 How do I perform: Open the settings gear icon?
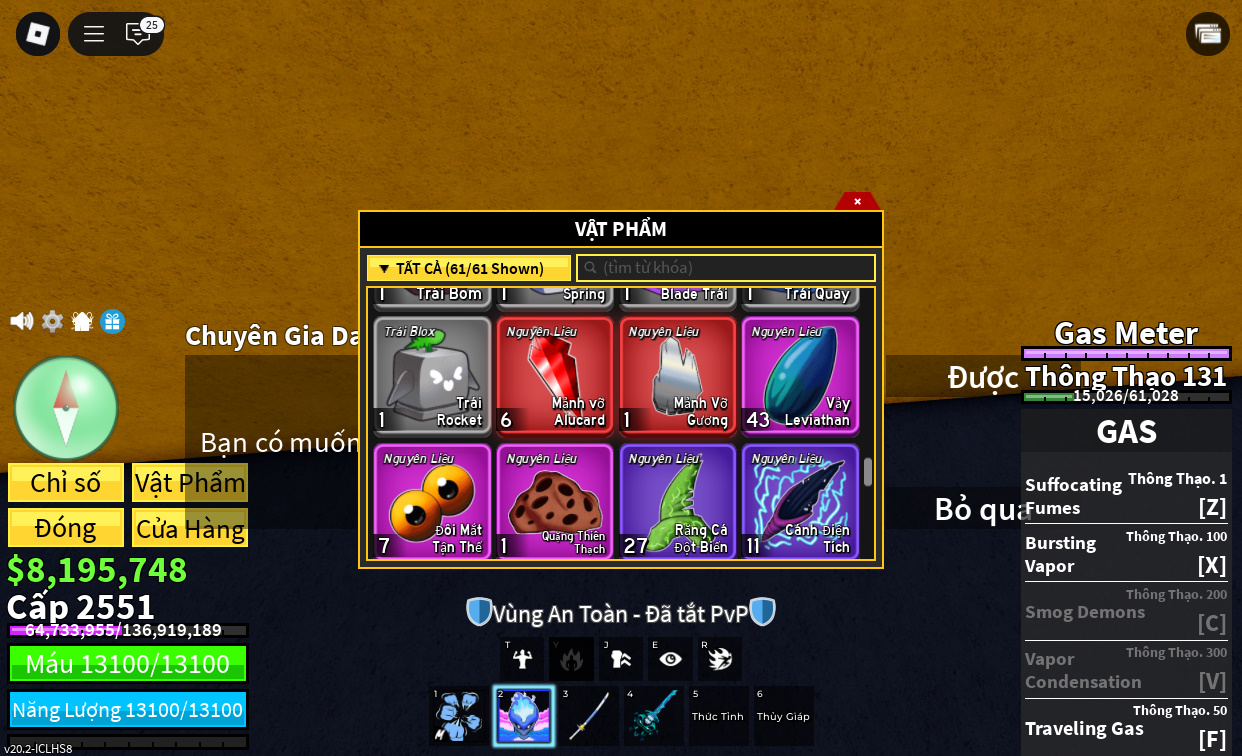pyautogui.click(x=52, y=321)
